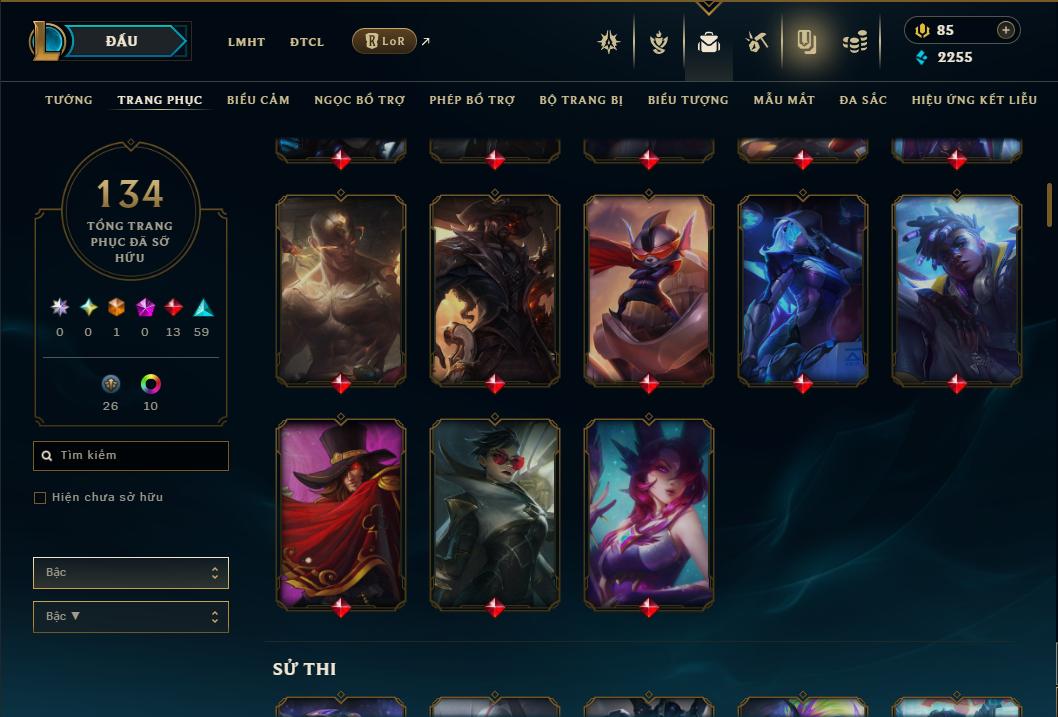Choose the golden shirtless fighter skin card
The width and height of the screenshot is (1058, 717).
(341, 288)
